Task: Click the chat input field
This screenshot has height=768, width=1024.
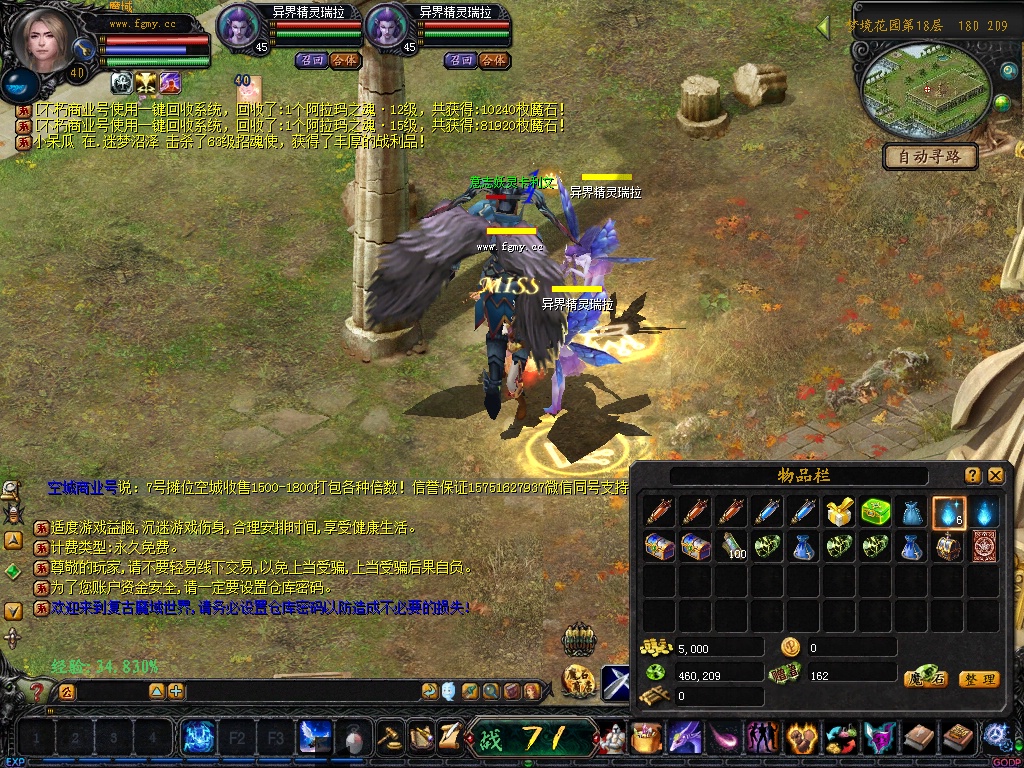Action: pyautogui.click(x=250, y=691)
